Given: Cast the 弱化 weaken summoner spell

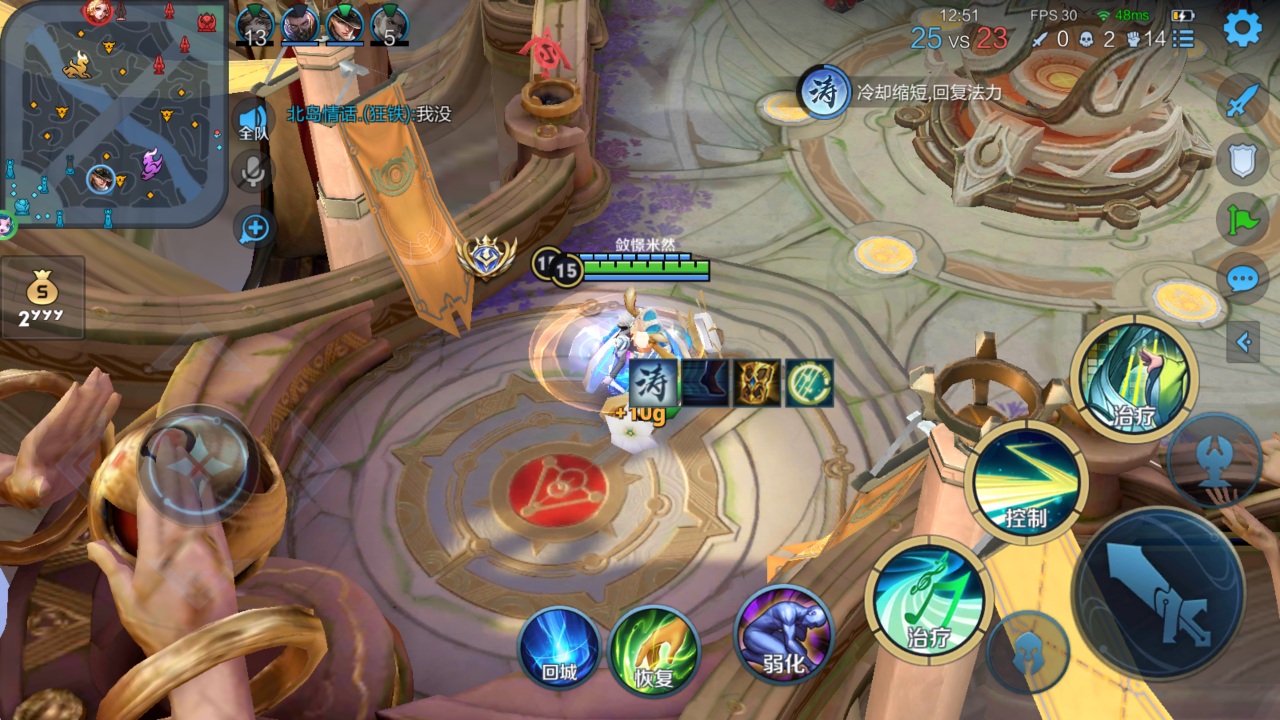Looking at the screenshot, I should coord(783,635).
